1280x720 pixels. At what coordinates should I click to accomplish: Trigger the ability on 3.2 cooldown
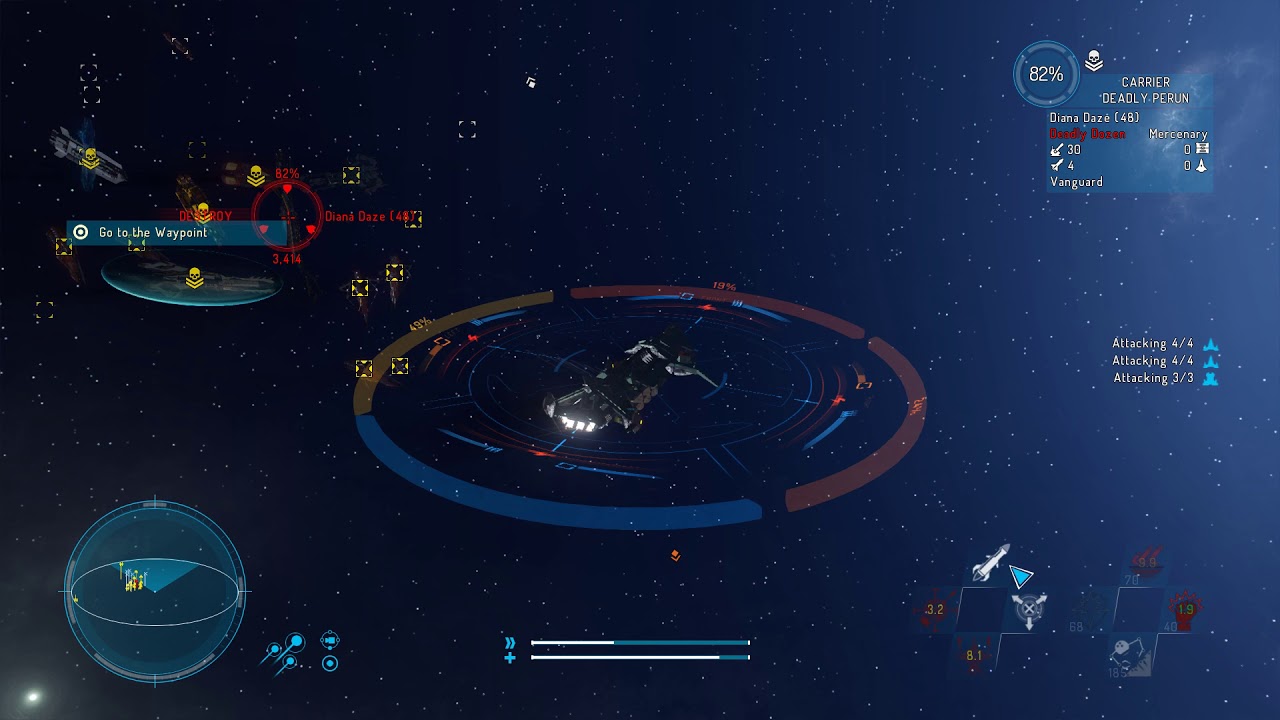[x=934, y=609]
